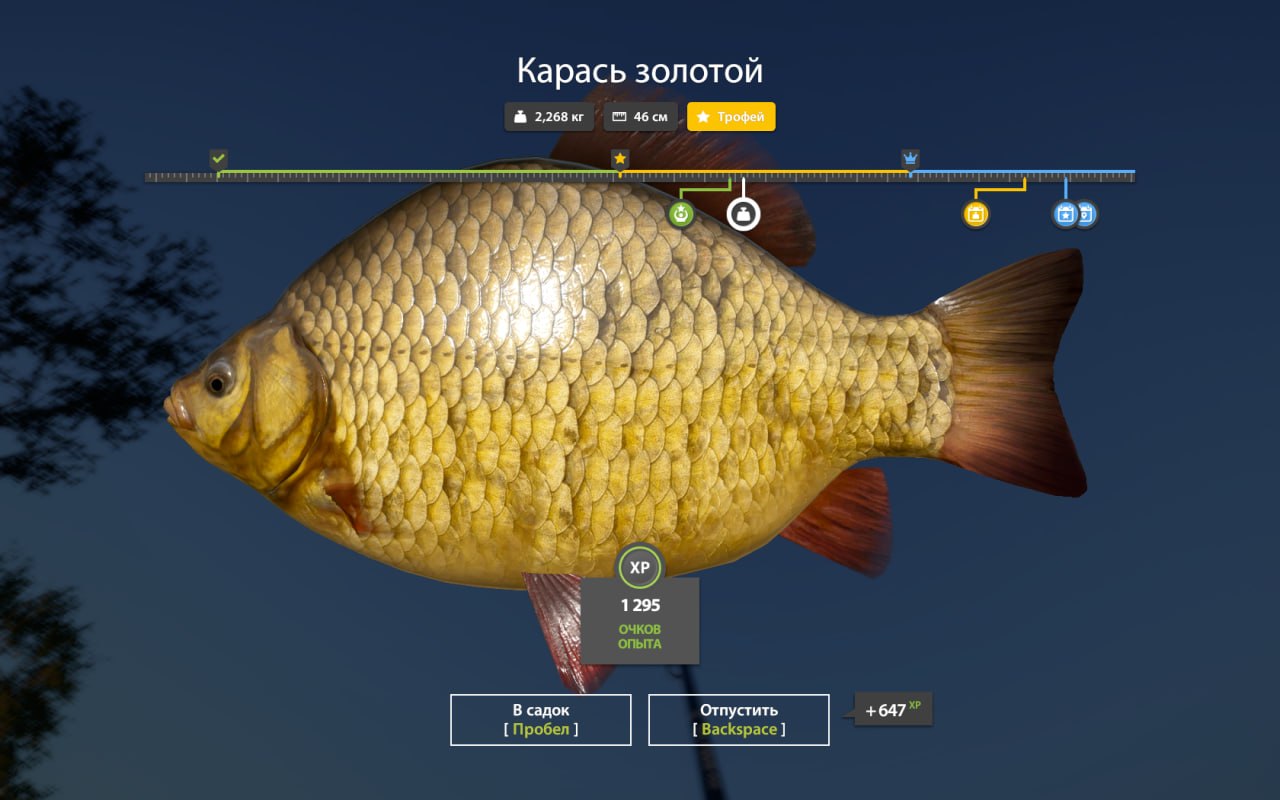The height and width of the screenshot is (800, 1280).
Task: Select the fish name Карась золотой heading
Action: point(639,70)
